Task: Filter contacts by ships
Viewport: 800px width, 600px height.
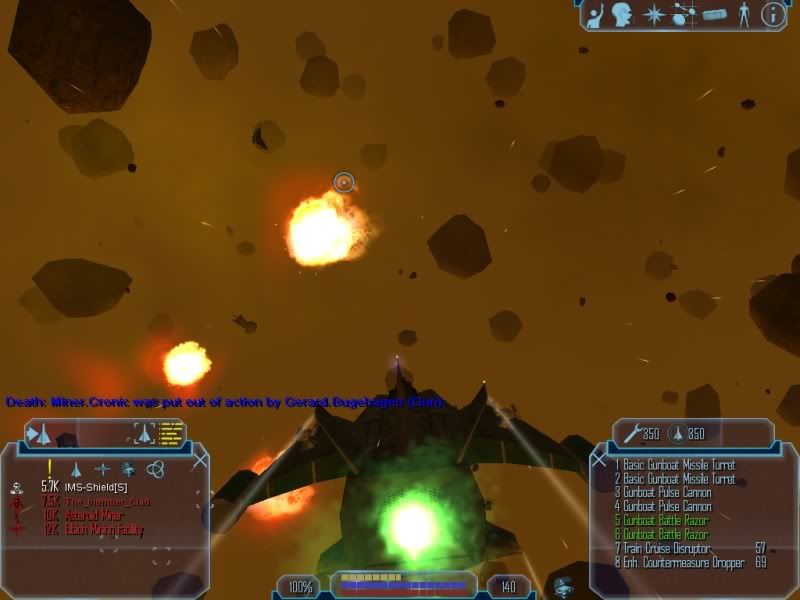Action: click(x=75, y=468)
